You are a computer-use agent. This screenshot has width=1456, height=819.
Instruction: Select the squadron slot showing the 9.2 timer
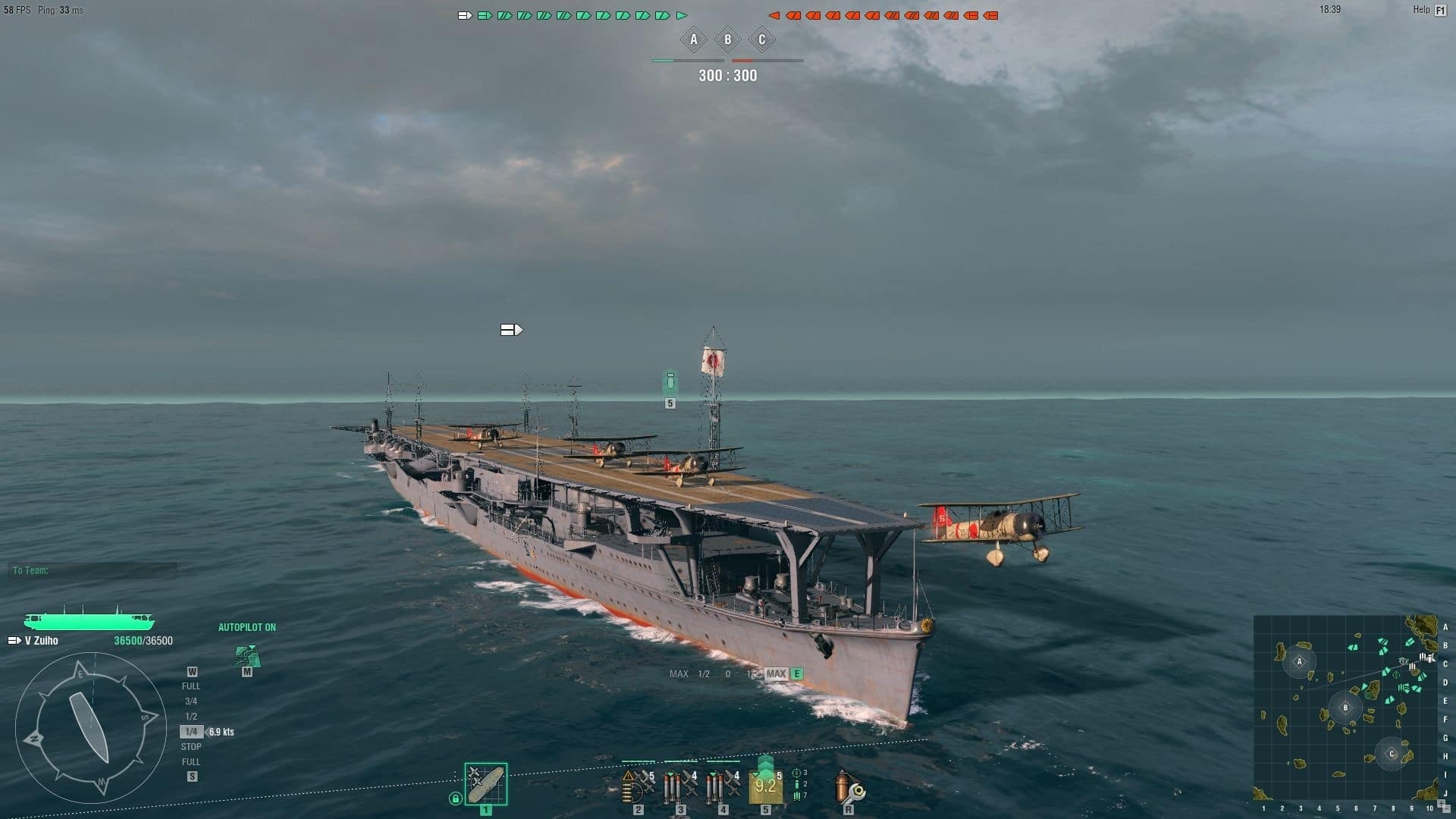[765, 786]
